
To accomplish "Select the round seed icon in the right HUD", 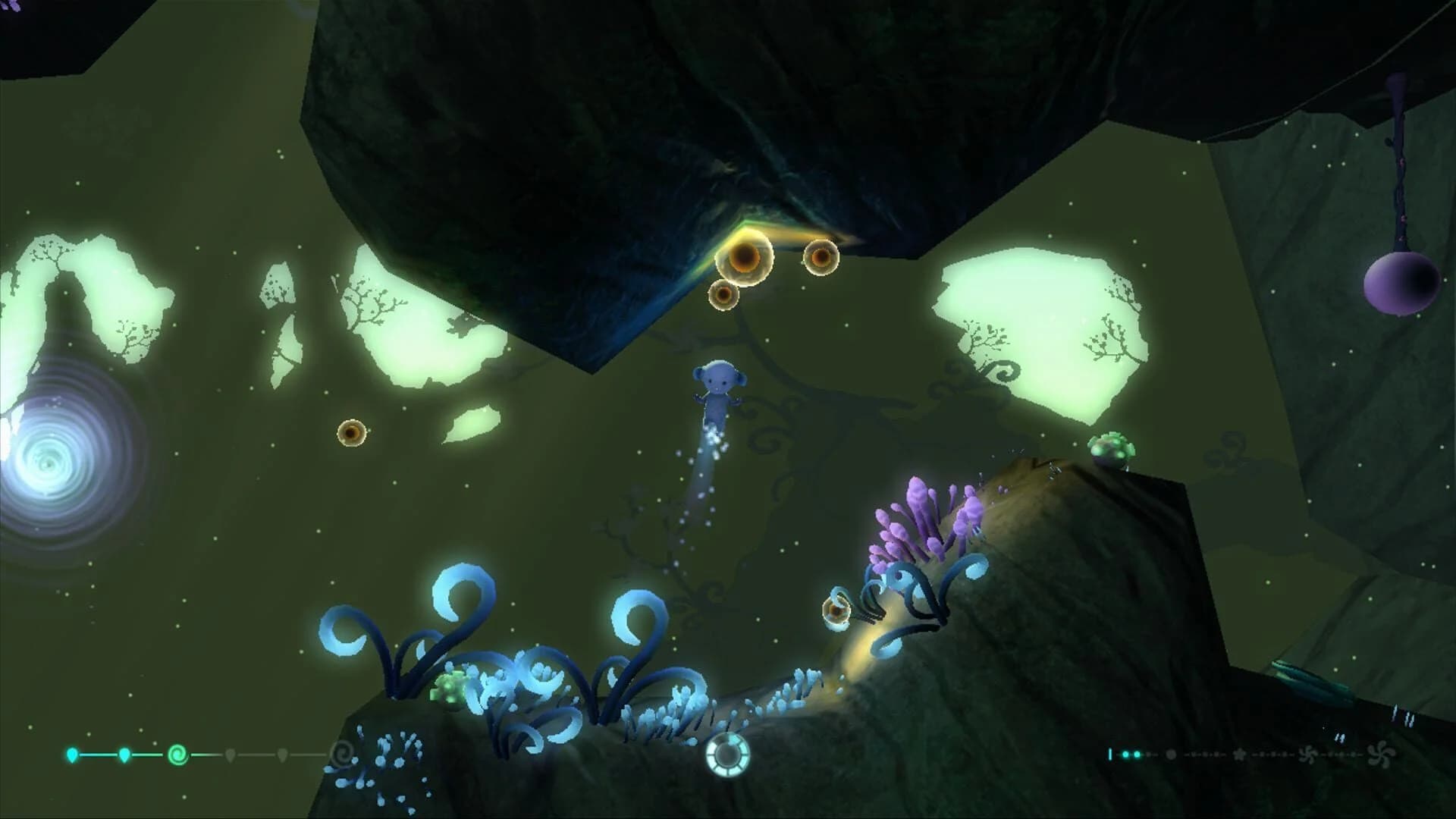I will point(1172,755).
